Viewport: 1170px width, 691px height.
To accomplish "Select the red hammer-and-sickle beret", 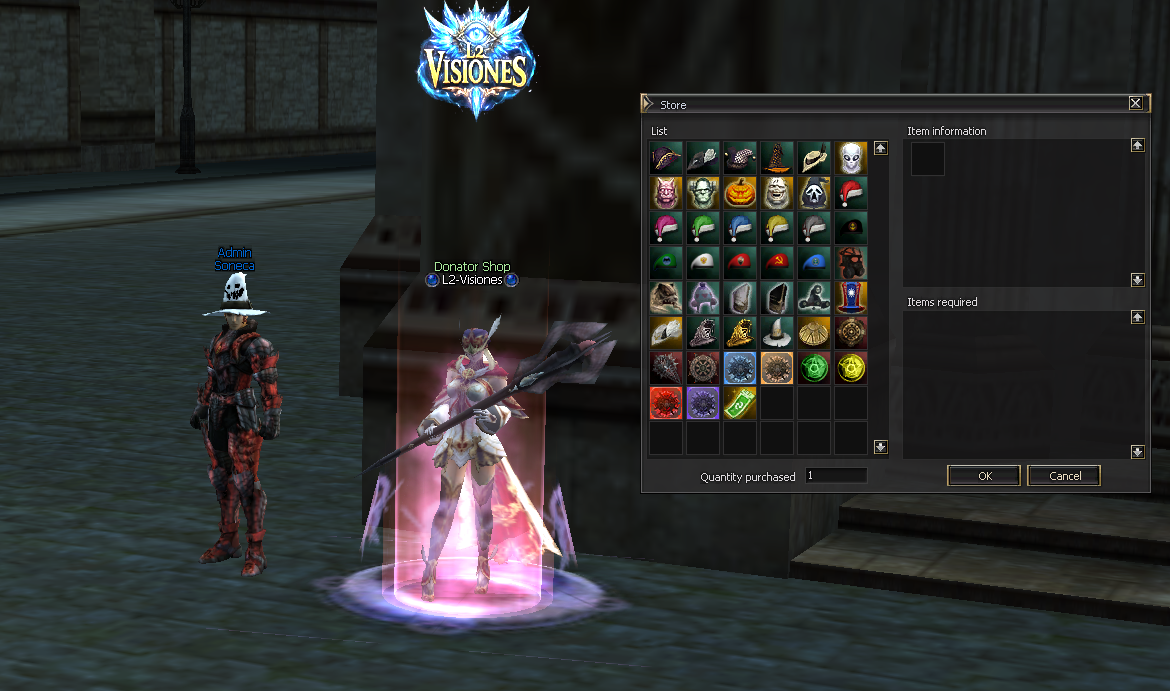I will click(777, 264).
